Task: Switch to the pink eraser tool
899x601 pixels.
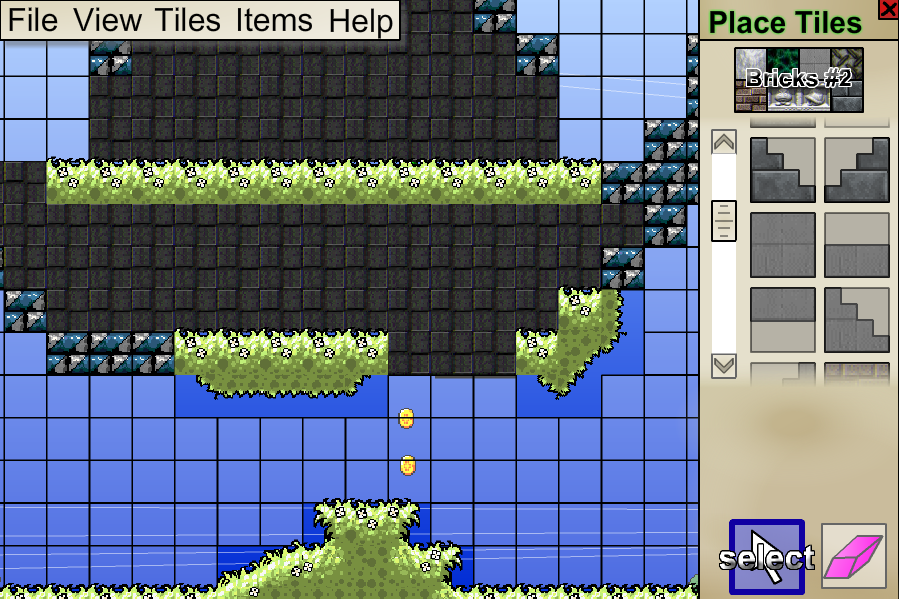Action: coord(853,556)
